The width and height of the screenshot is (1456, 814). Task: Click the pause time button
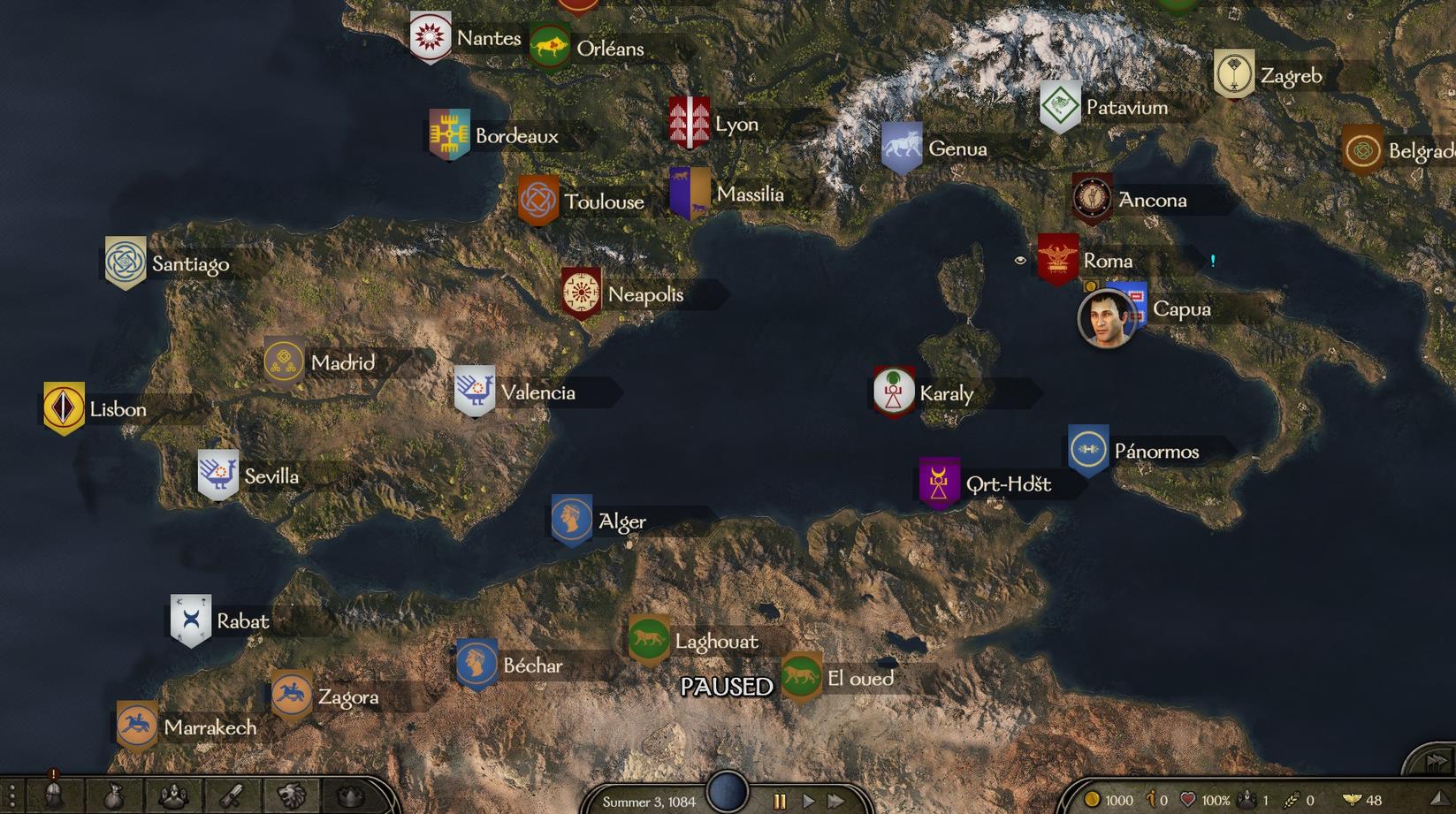780,801
